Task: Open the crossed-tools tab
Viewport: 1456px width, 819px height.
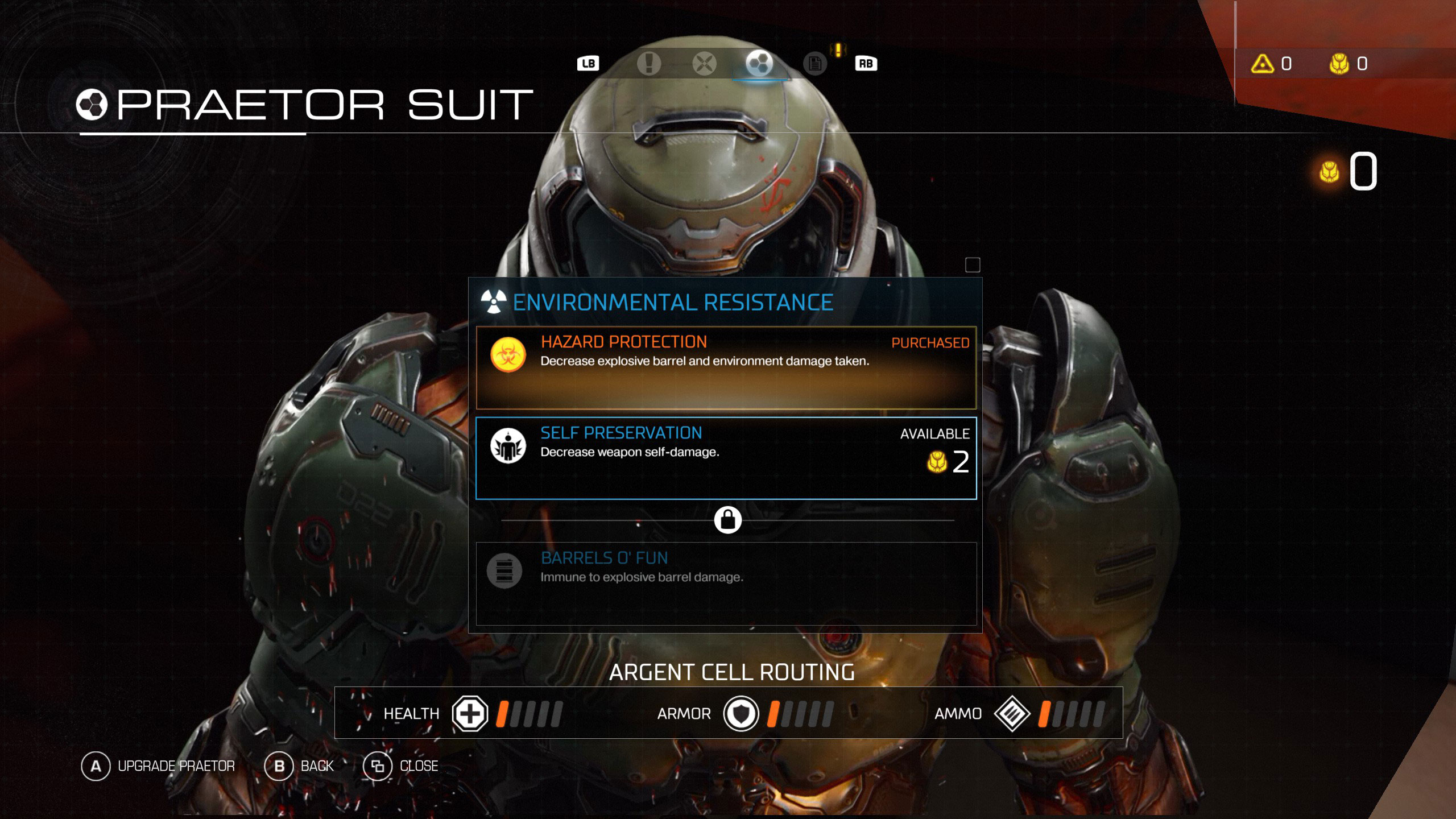Action: pyautogui.click(x=704, y=63)
